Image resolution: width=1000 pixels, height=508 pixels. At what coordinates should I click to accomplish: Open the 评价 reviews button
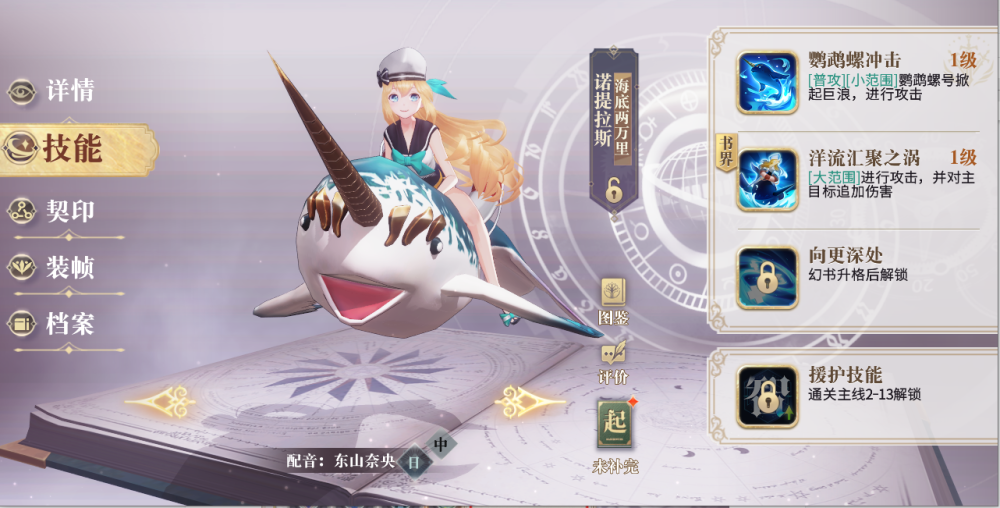point(613,359)
